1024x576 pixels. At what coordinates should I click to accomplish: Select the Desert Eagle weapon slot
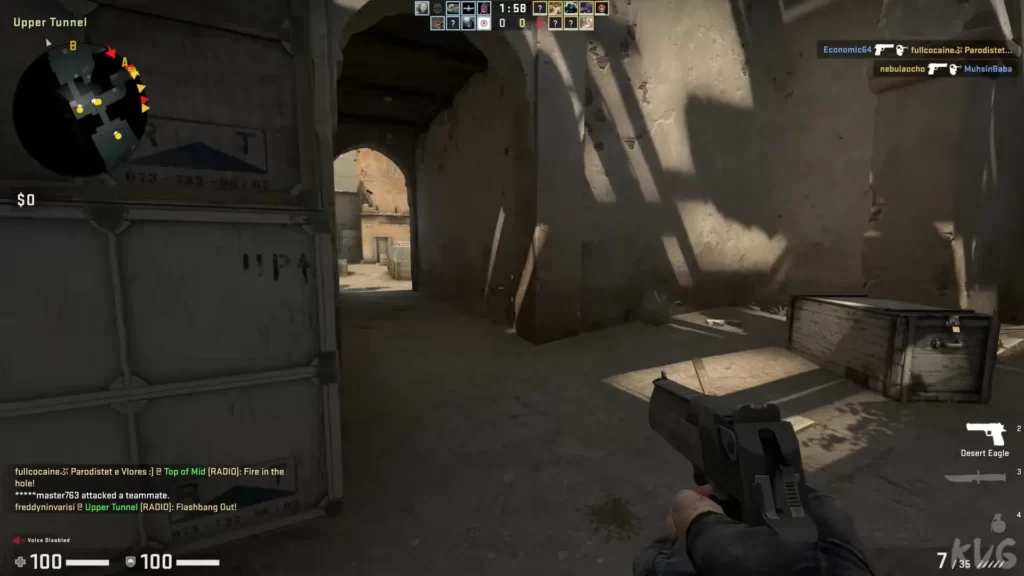click(985, 436)
